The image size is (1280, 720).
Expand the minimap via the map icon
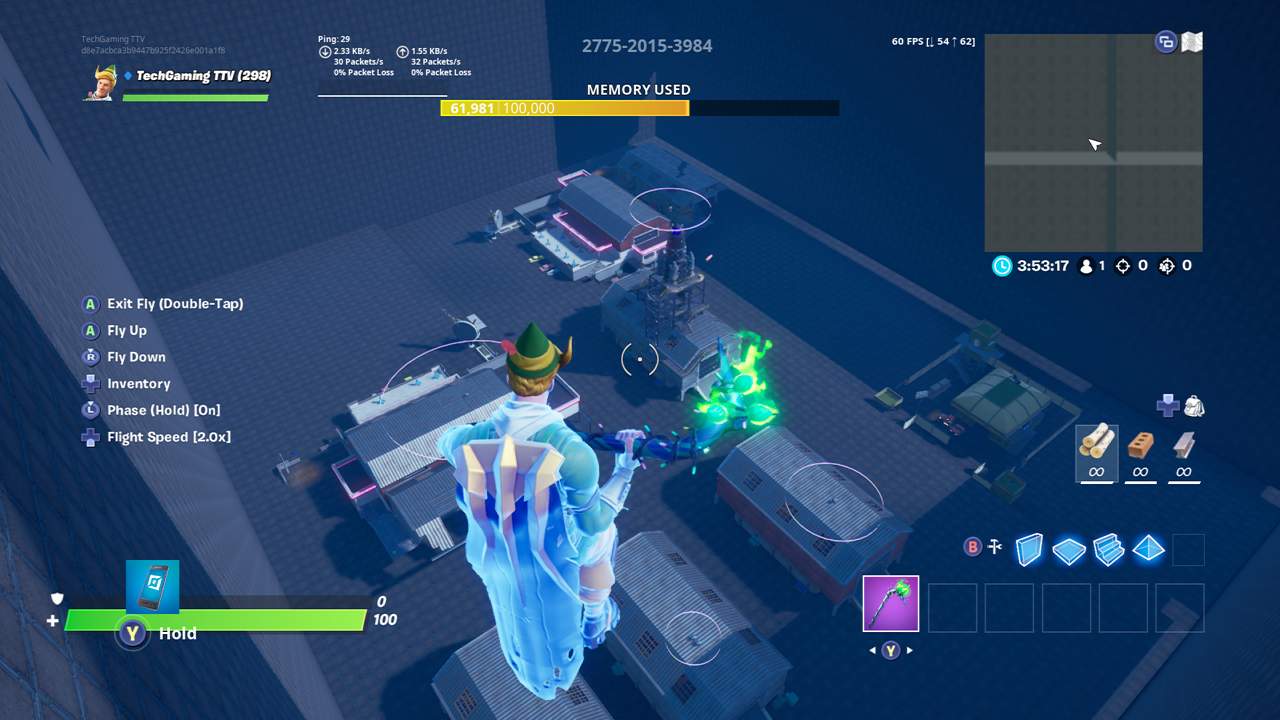(x=1190, y=41)
